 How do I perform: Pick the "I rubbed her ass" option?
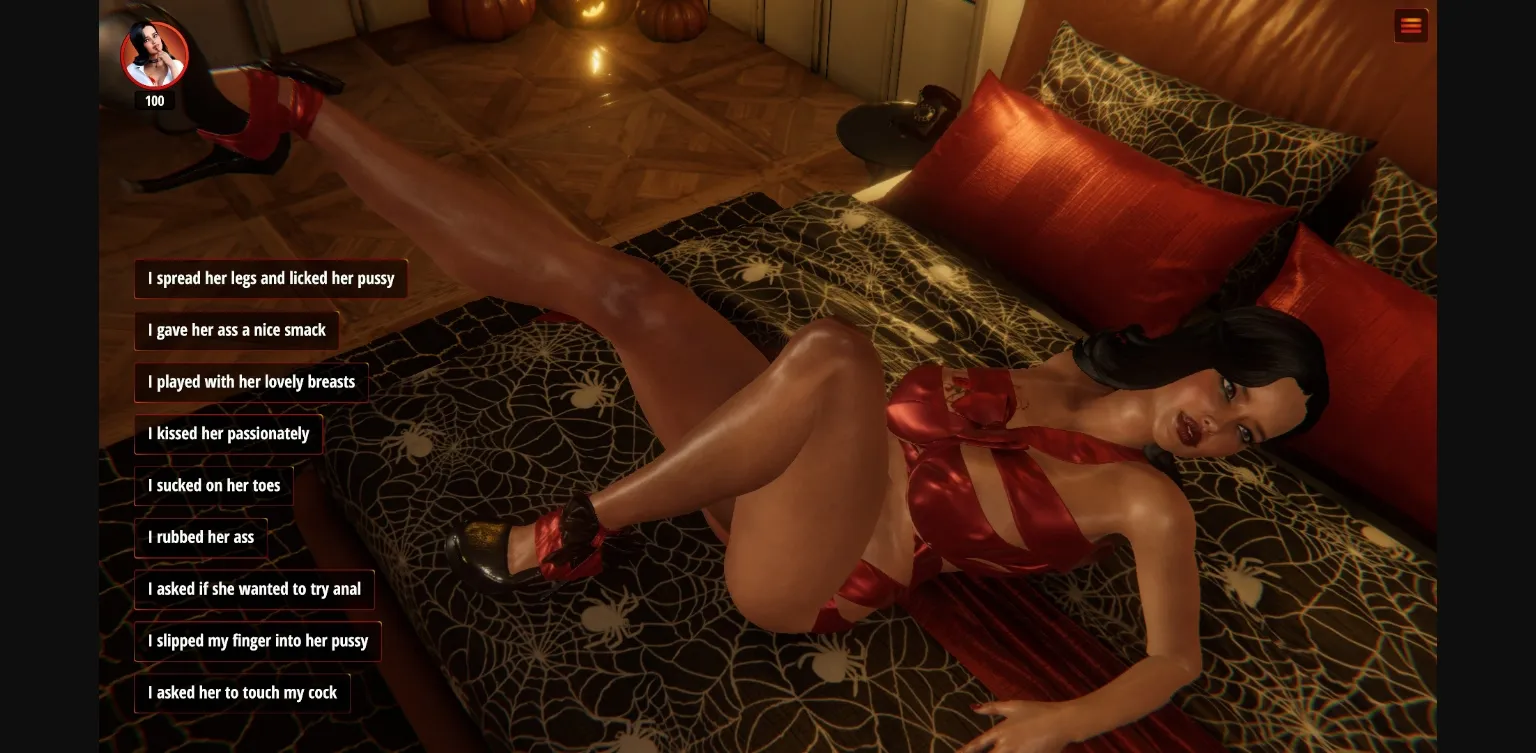(200, 537)
